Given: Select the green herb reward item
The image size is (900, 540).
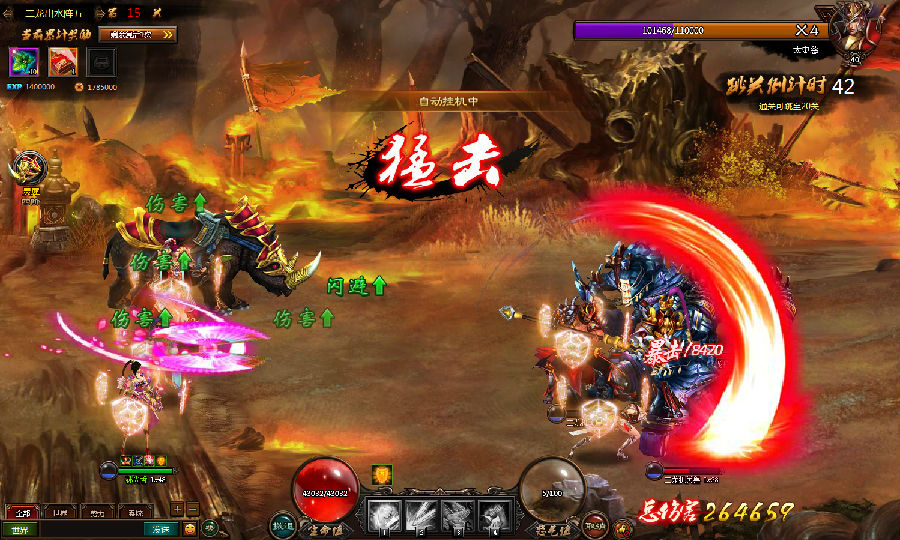Looking at the screenshot, I should click(x=23, y=62).
